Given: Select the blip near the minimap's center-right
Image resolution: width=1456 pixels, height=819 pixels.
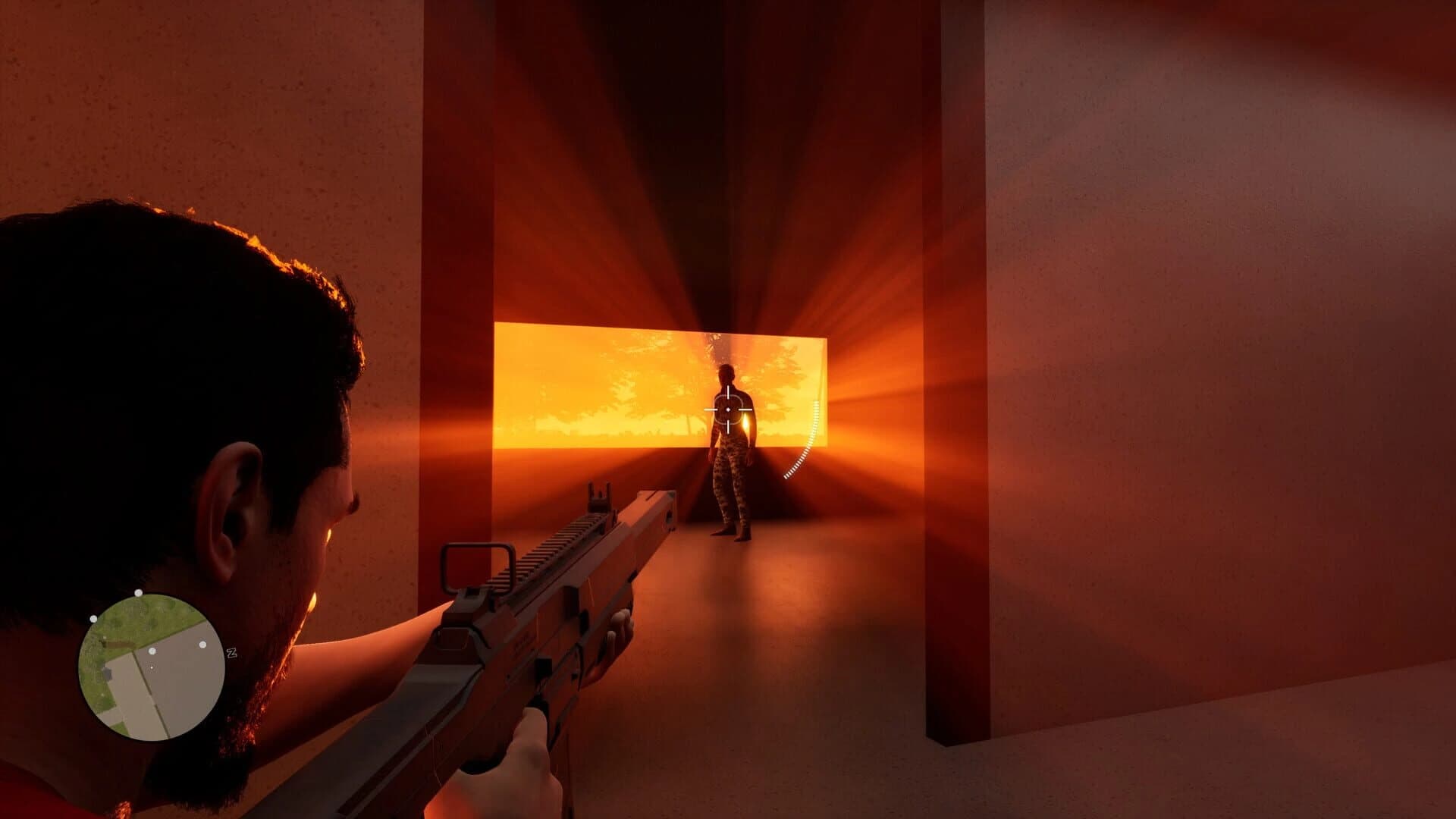Looking at the screenshot, I should coord(152,651).
